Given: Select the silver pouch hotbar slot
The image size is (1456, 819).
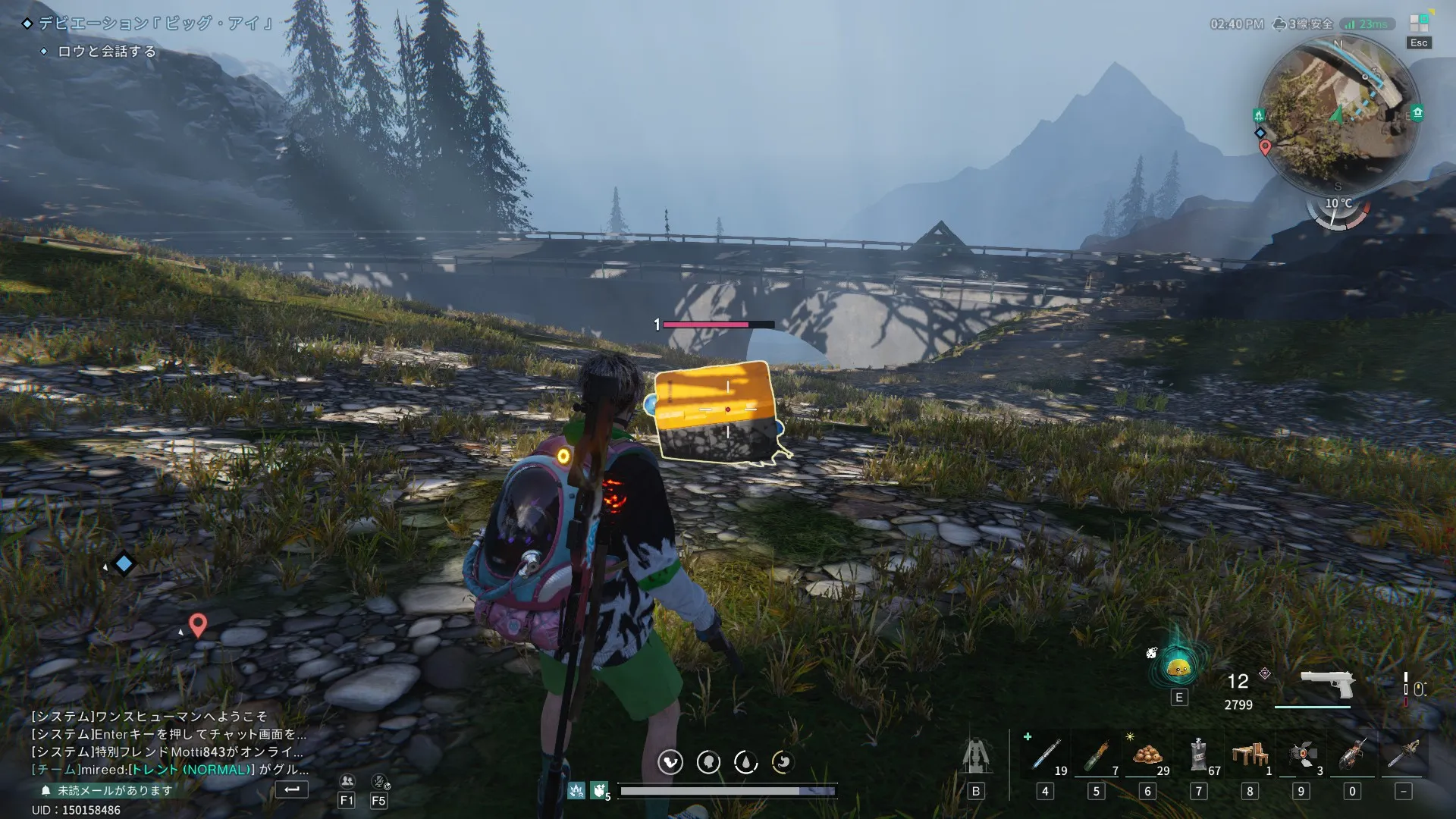Looking at the screenshot, I should (1199, 755).
